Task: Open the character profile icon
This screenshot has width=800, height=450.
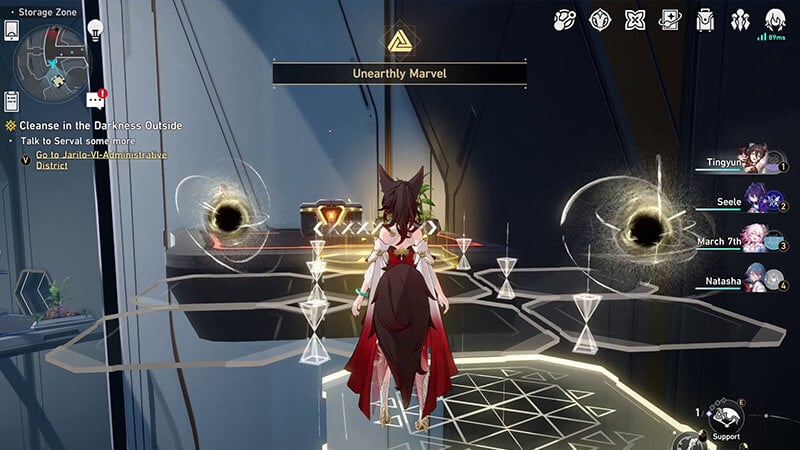Action: click(x=775, y=20)
